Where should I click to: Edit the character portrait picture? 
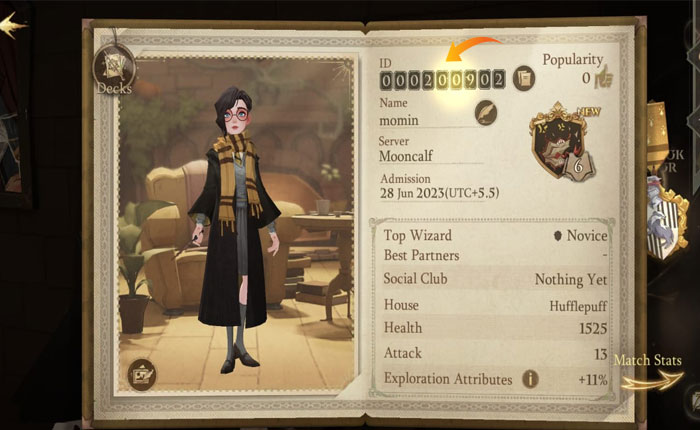(144, 373)
